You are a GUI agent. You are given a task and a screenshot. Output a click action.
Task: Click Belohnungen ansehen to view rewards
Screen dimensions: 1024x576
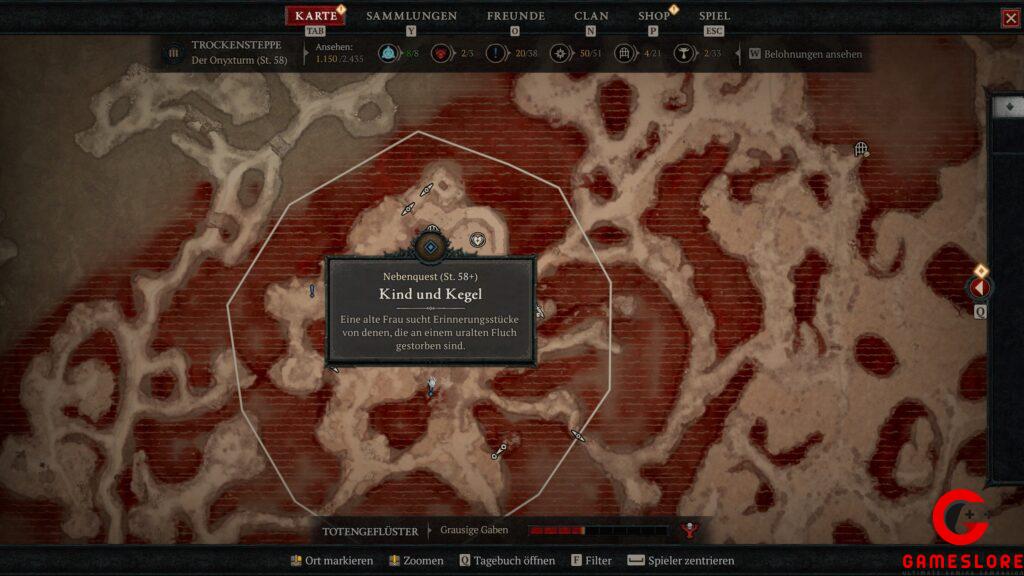click(812, 54)
